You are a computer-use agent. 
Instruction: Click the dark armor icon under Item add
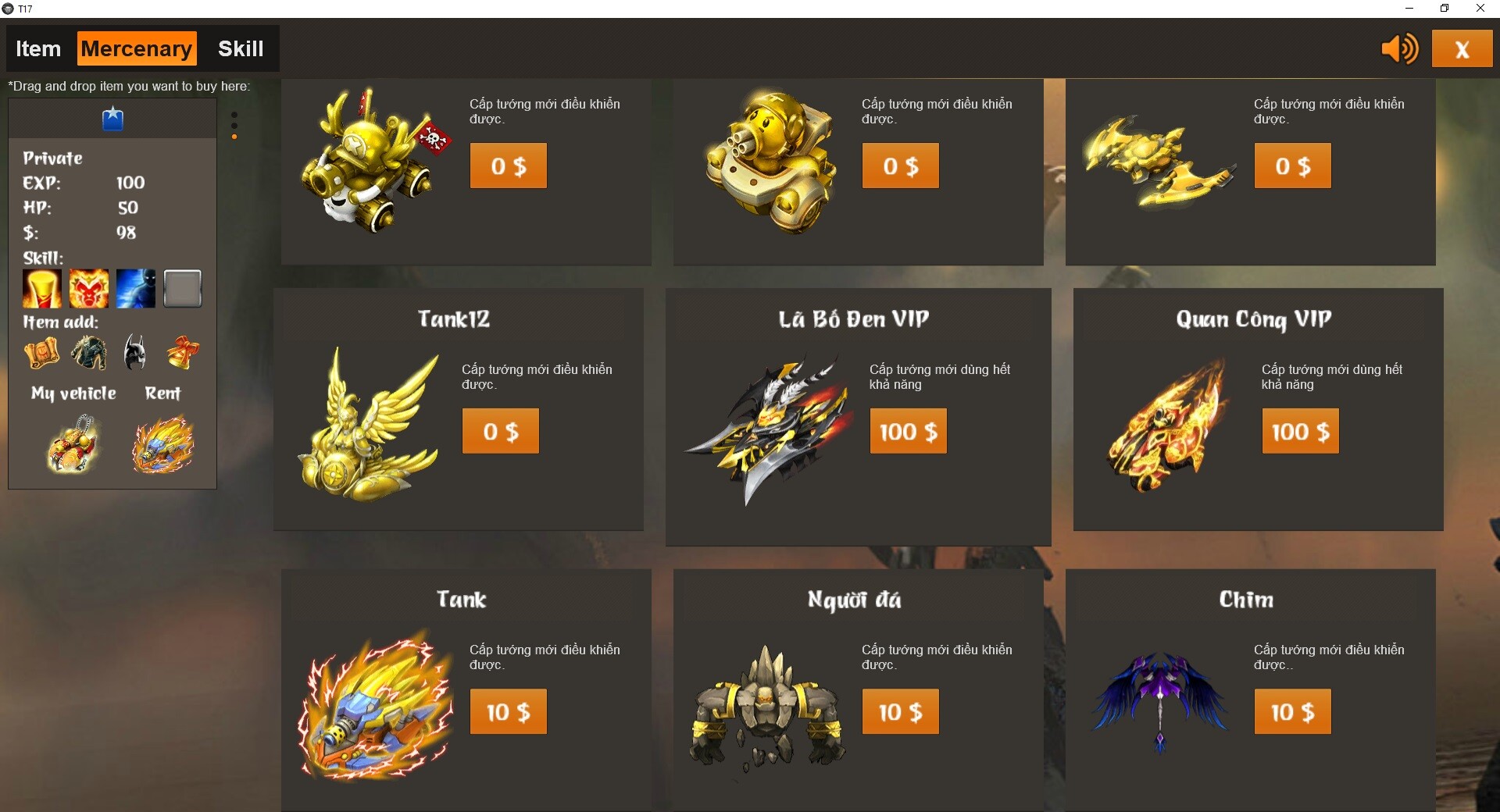[89, 353]
